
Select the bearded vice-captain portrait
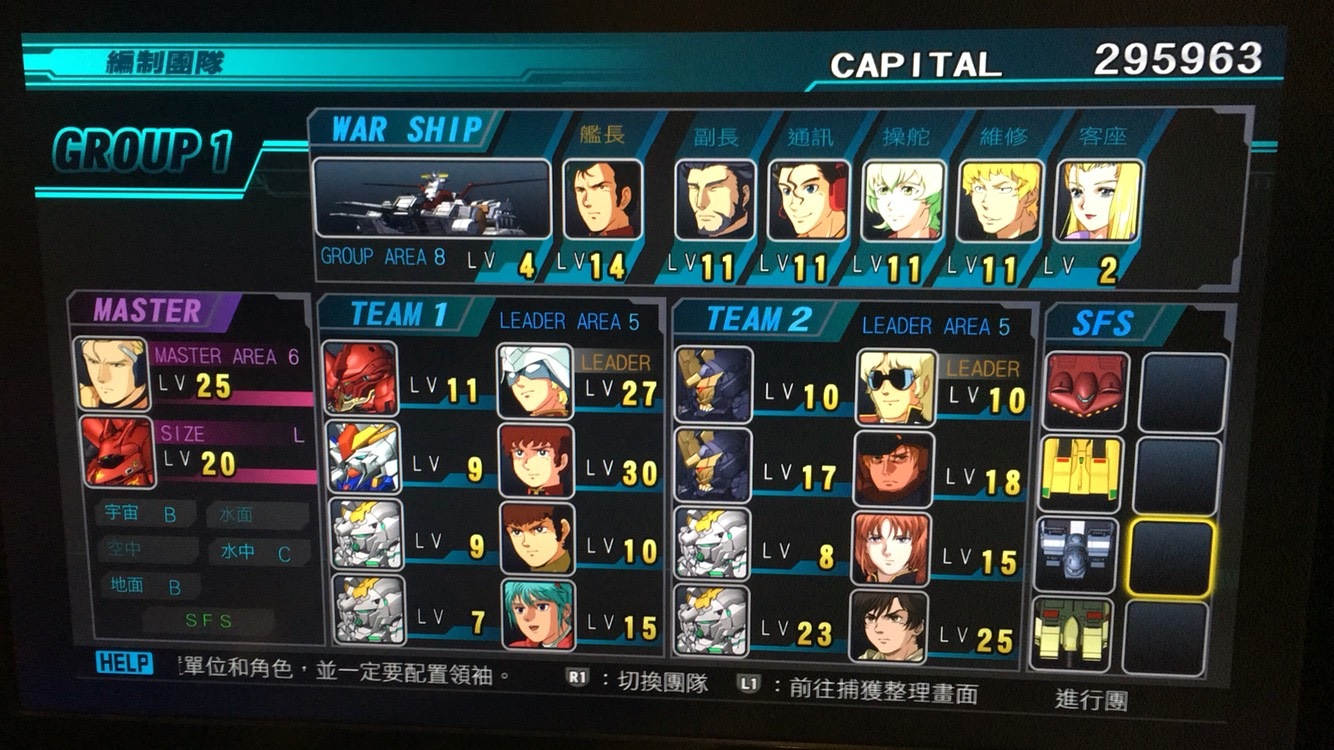click(714, 200)
